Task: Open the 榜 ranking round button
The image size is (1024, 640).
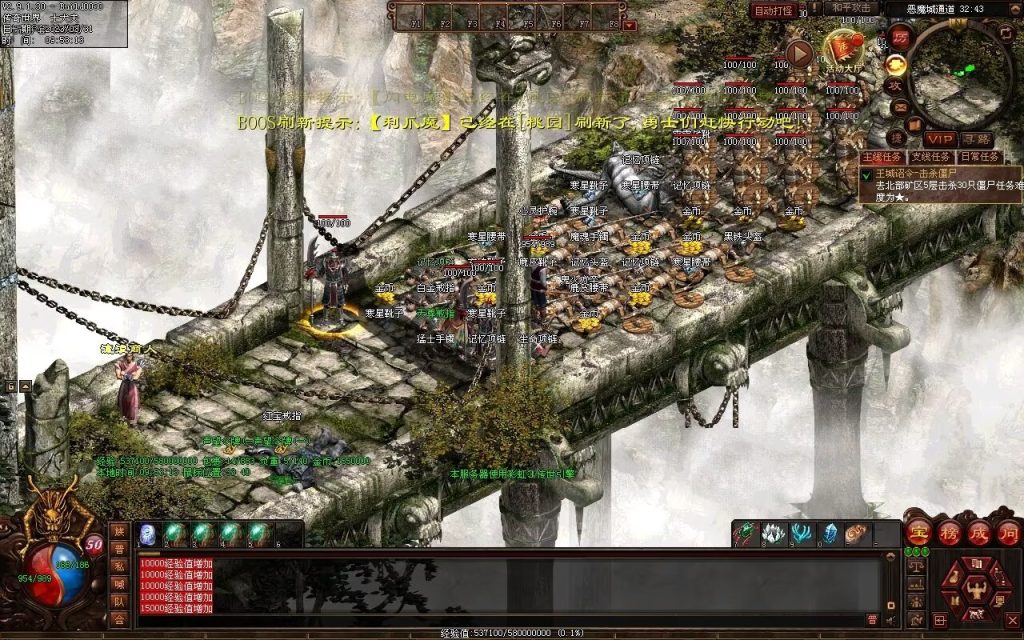Action: click(x=948, y=531)
